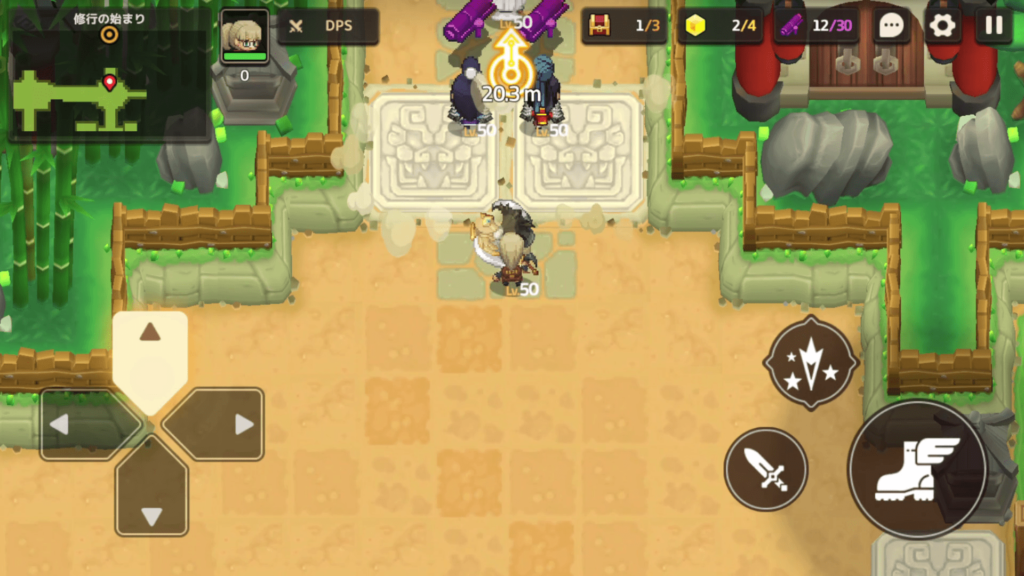Dash using the winged boot button

(x=916, y=469)
